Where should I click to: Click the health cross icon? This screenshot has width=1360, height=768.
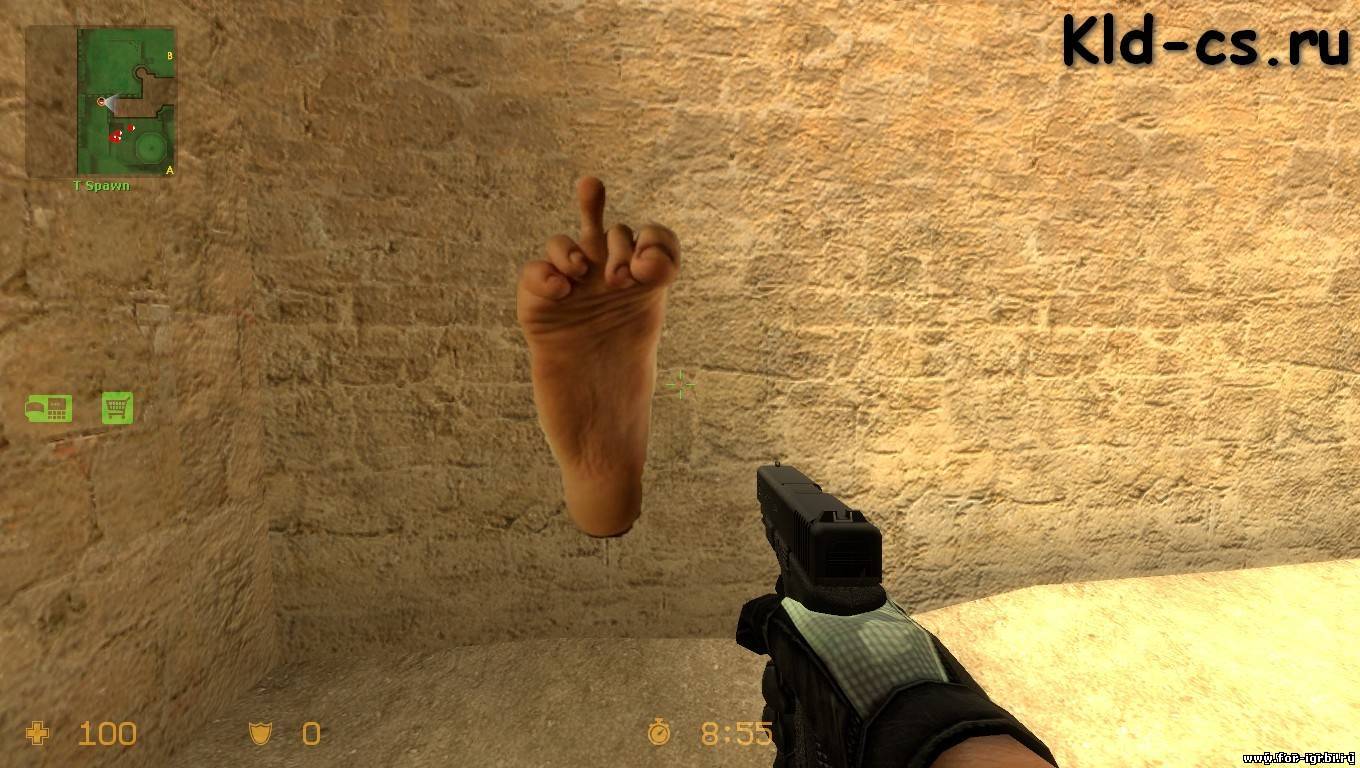[37, 734]
